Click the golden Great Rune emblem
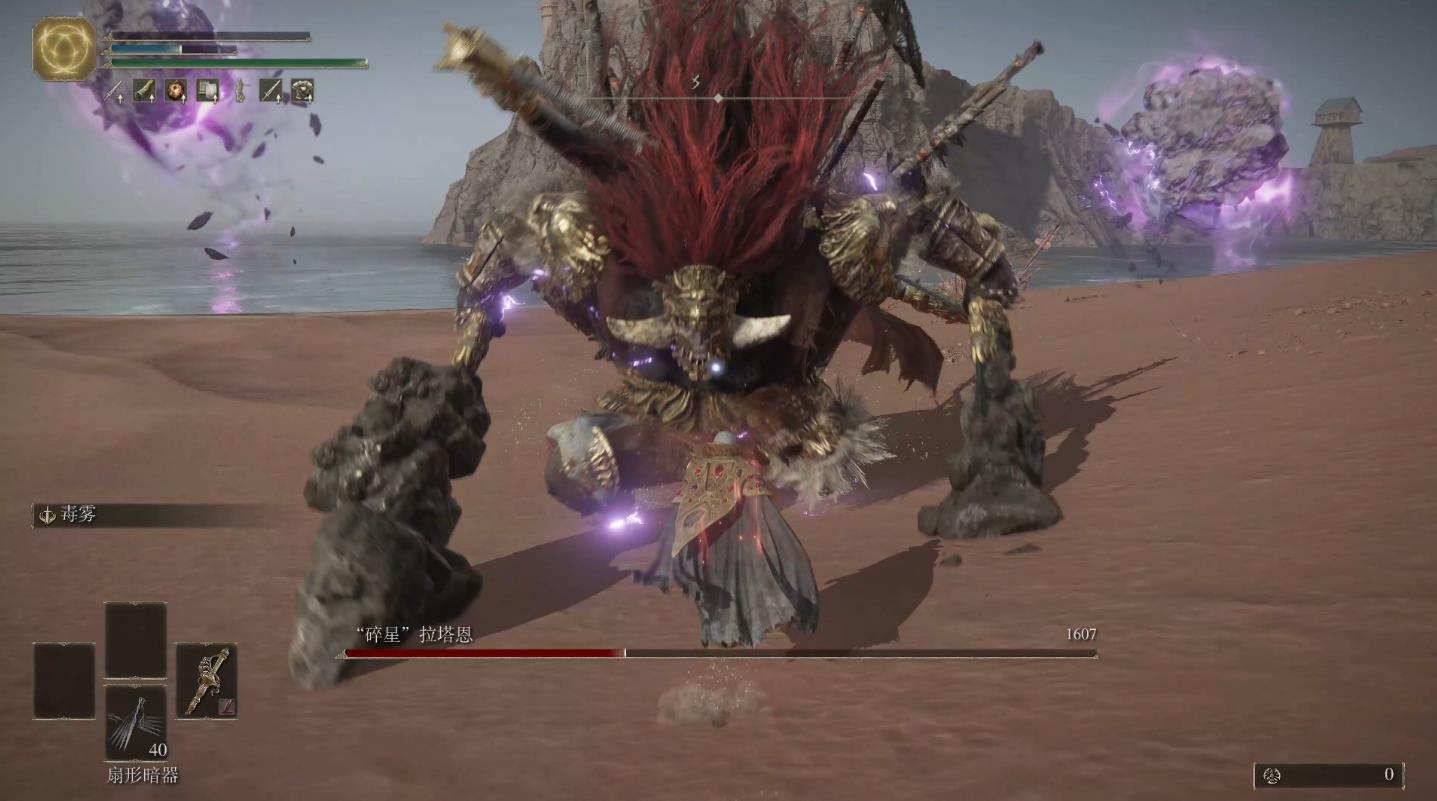Screen dimensions: 1437x801 [64, 48]
